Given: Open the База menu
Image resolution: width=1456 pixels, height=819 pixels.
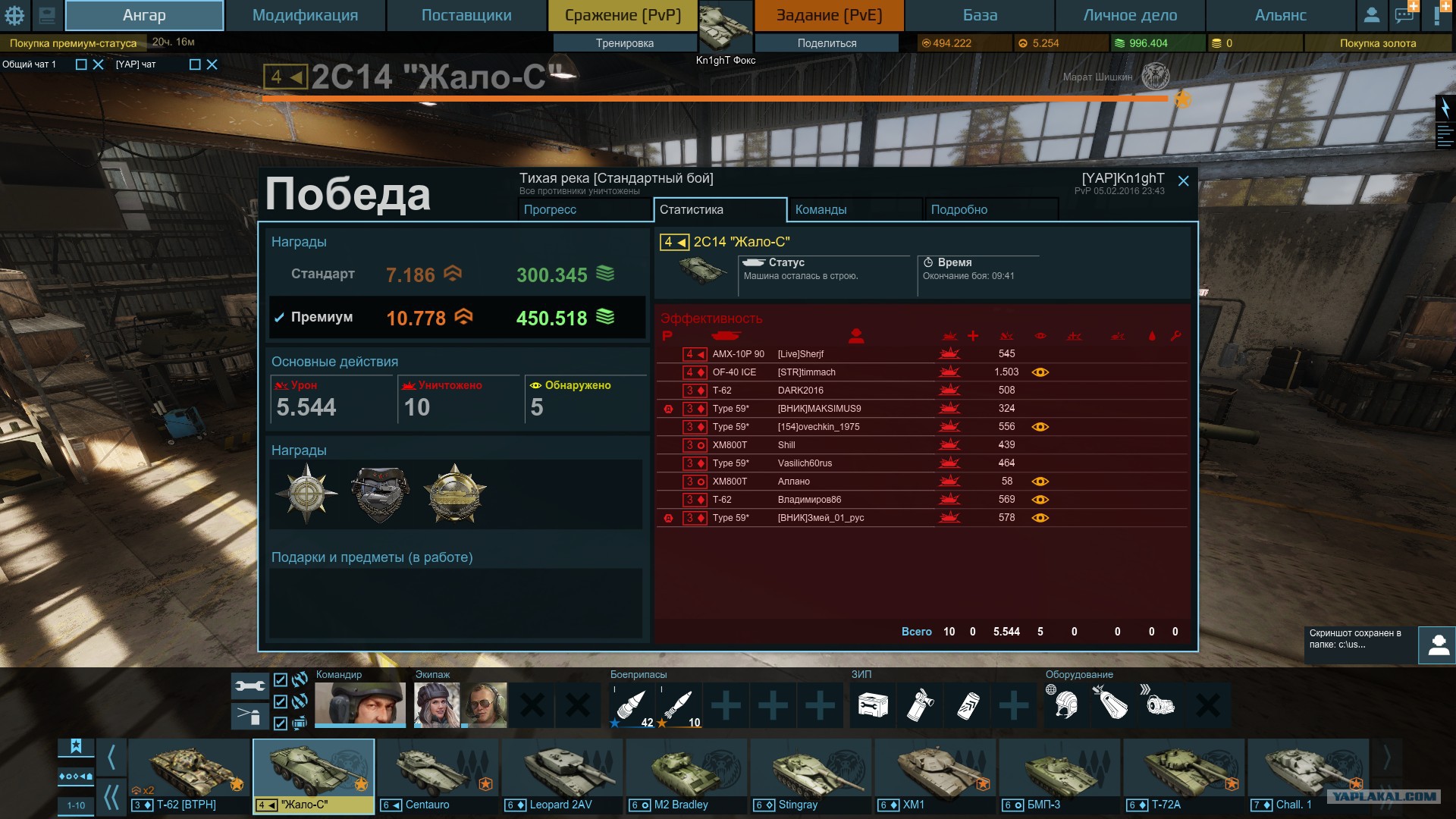Looking at the screenshot, I should point(980,15).
